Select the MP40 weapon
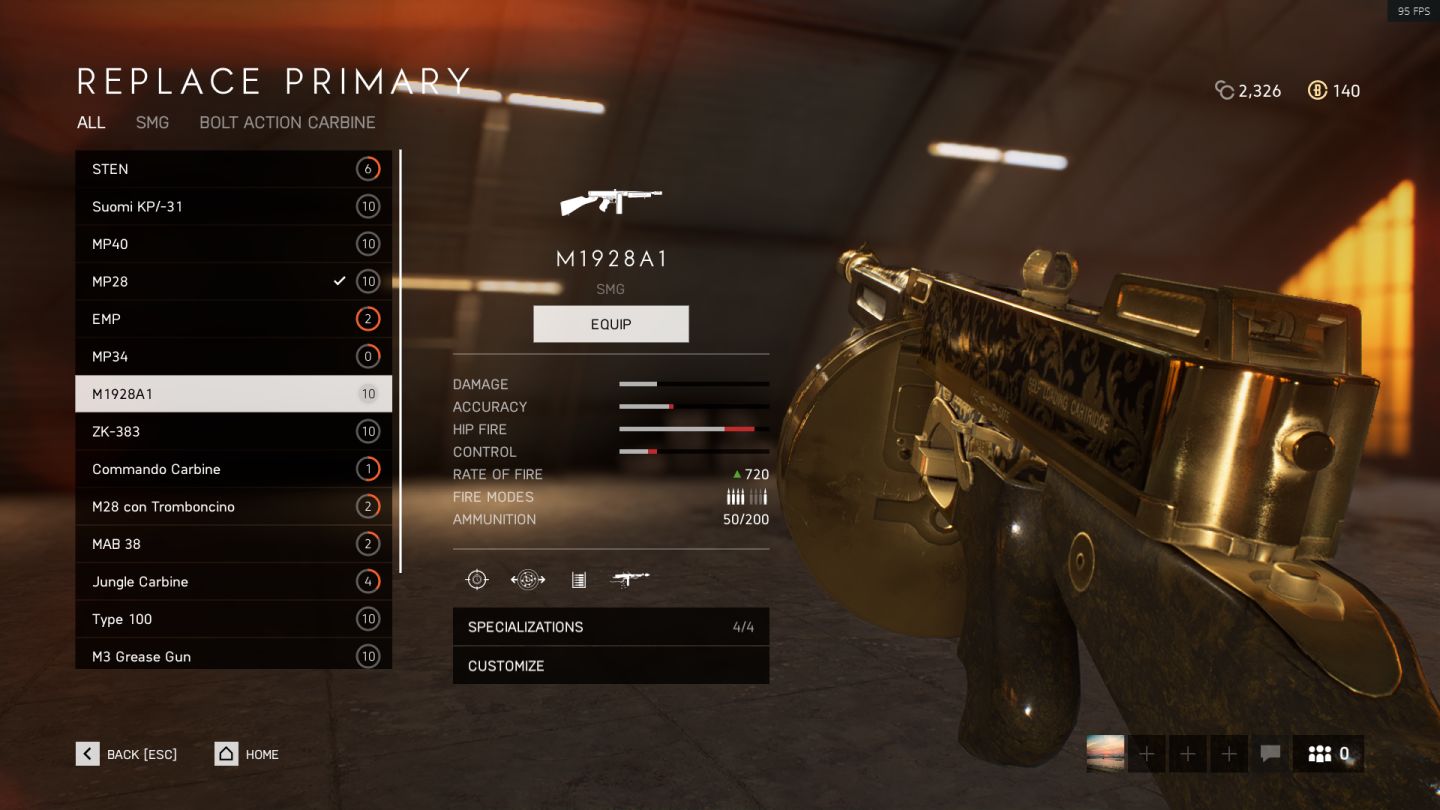1440x810 pixels. [233, 244]
